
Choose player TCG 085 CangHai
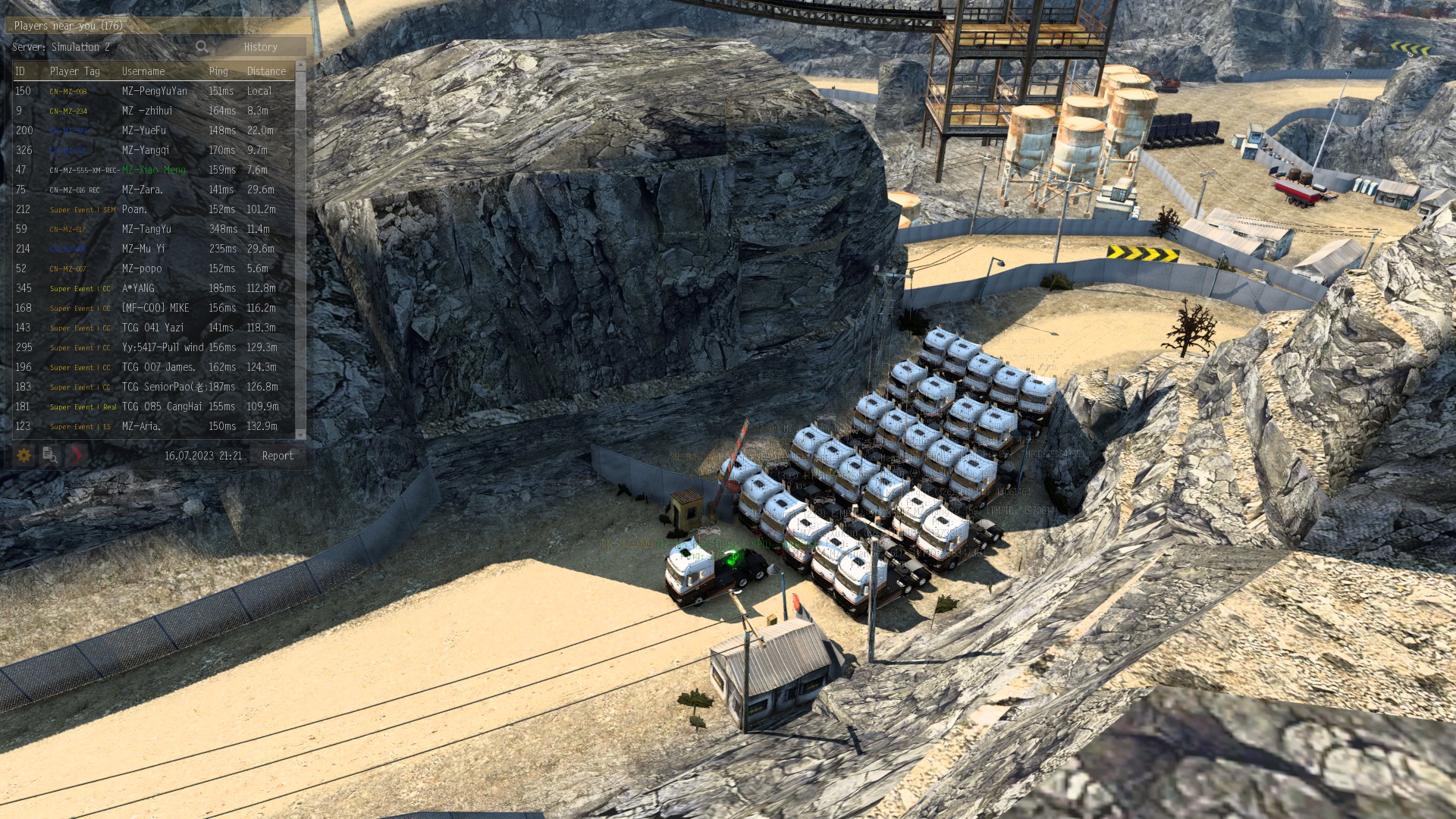(x=162, y=406)
